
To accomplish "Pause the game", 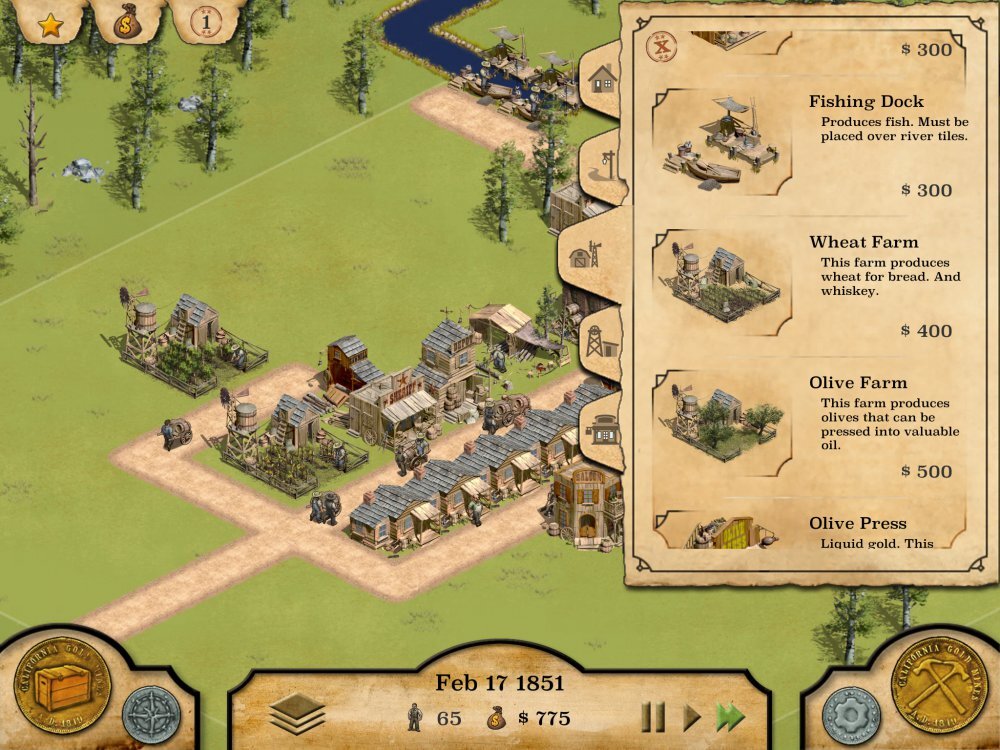I will (x=653, y=717).
